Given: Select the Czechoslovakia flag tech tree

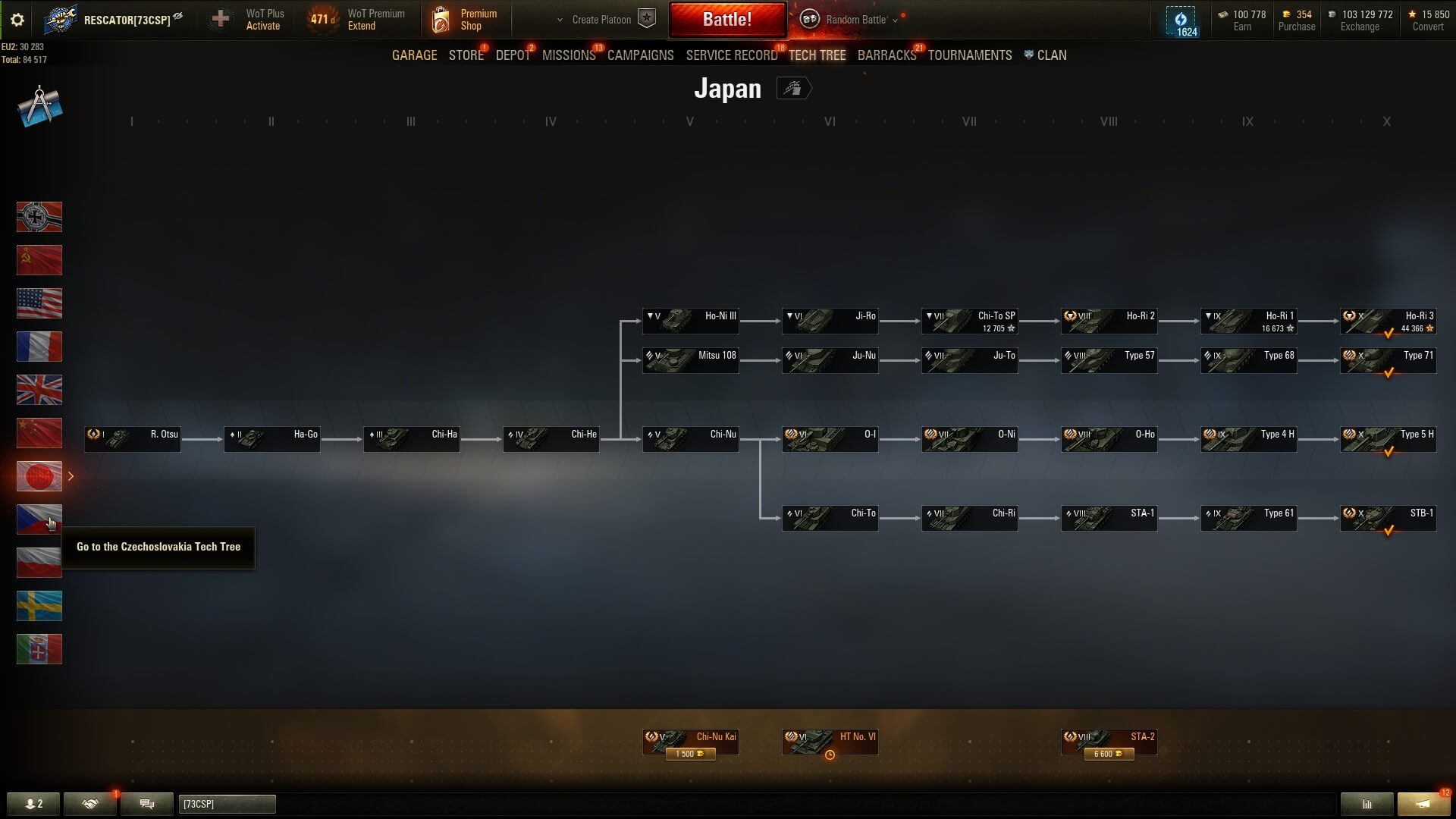Looking at the screenshot, I should (39, 519).
